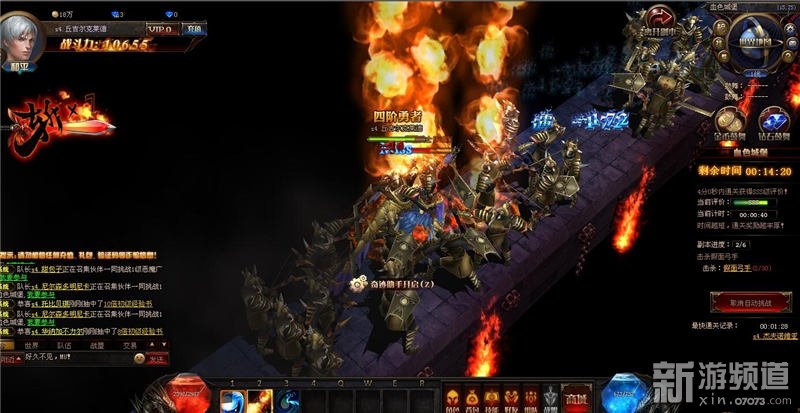Viewport: 800px width, 413px height.
Task: Open the 商城 shop button
Action: coord(574,399)
